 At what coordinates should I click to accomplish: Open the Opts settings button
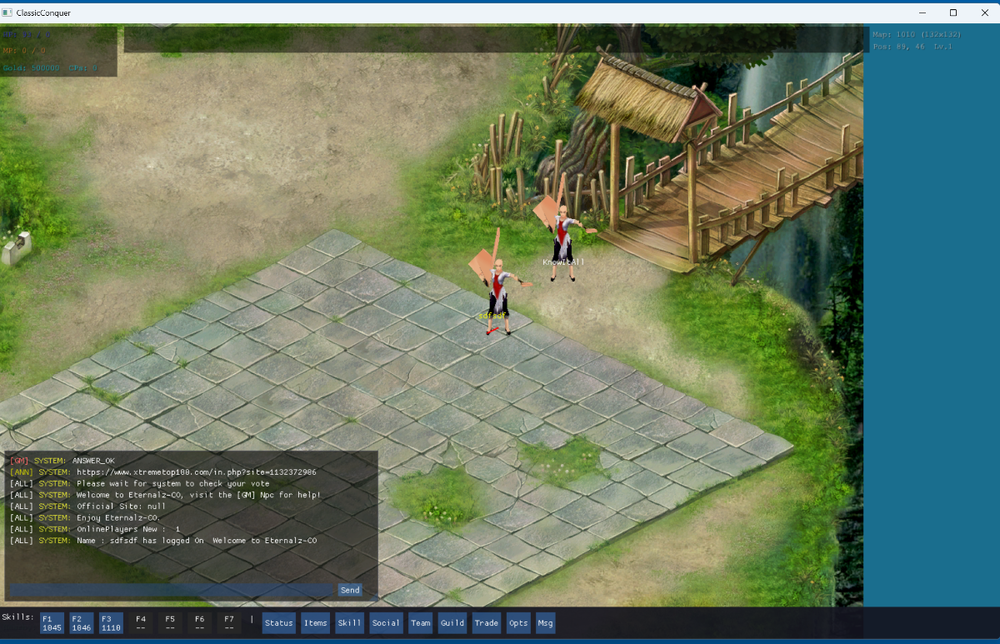[518, 623]
